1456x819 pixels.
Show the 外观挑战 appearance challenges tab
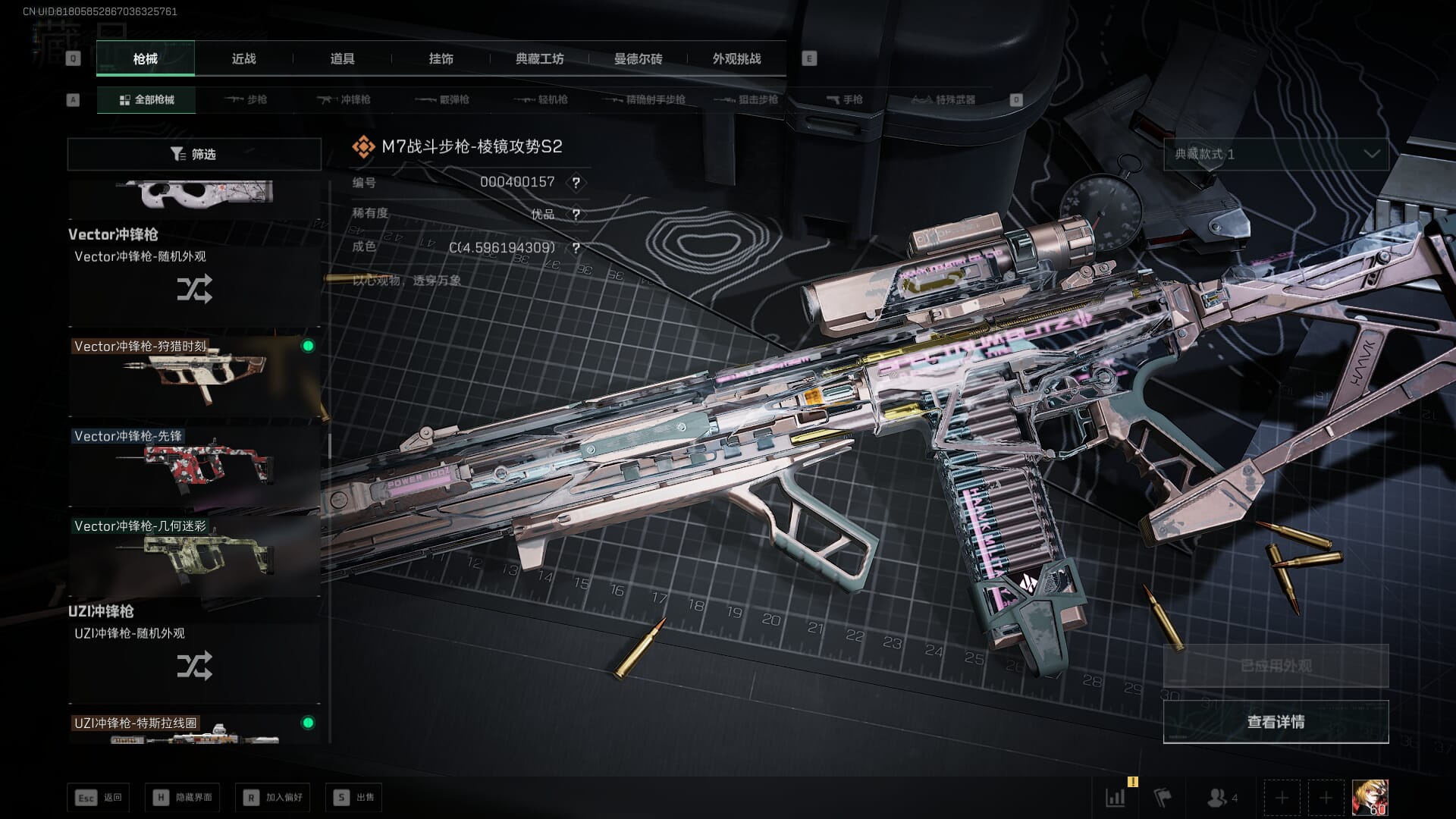[x=736, y=58]
